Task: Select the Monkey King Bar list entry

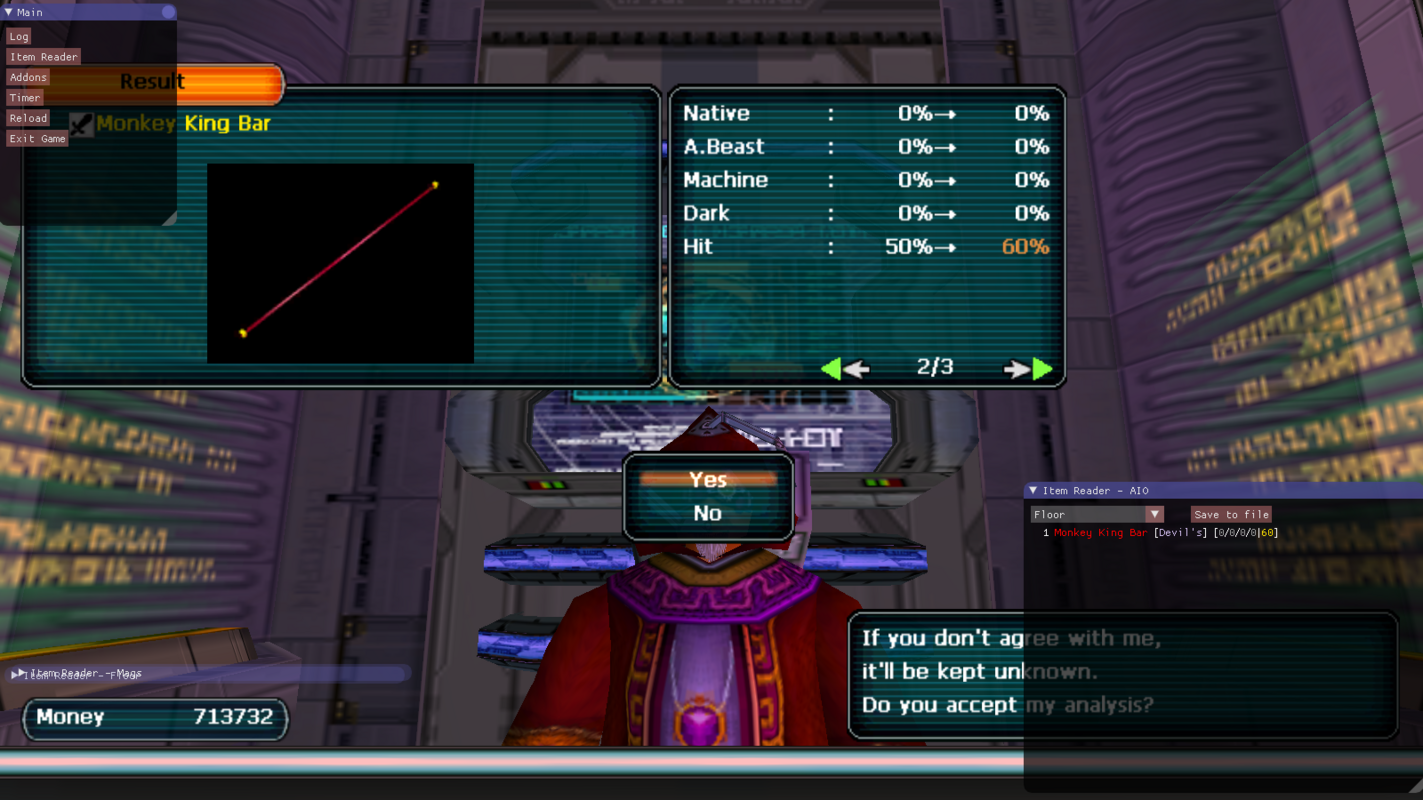Action: (1101, 533)
